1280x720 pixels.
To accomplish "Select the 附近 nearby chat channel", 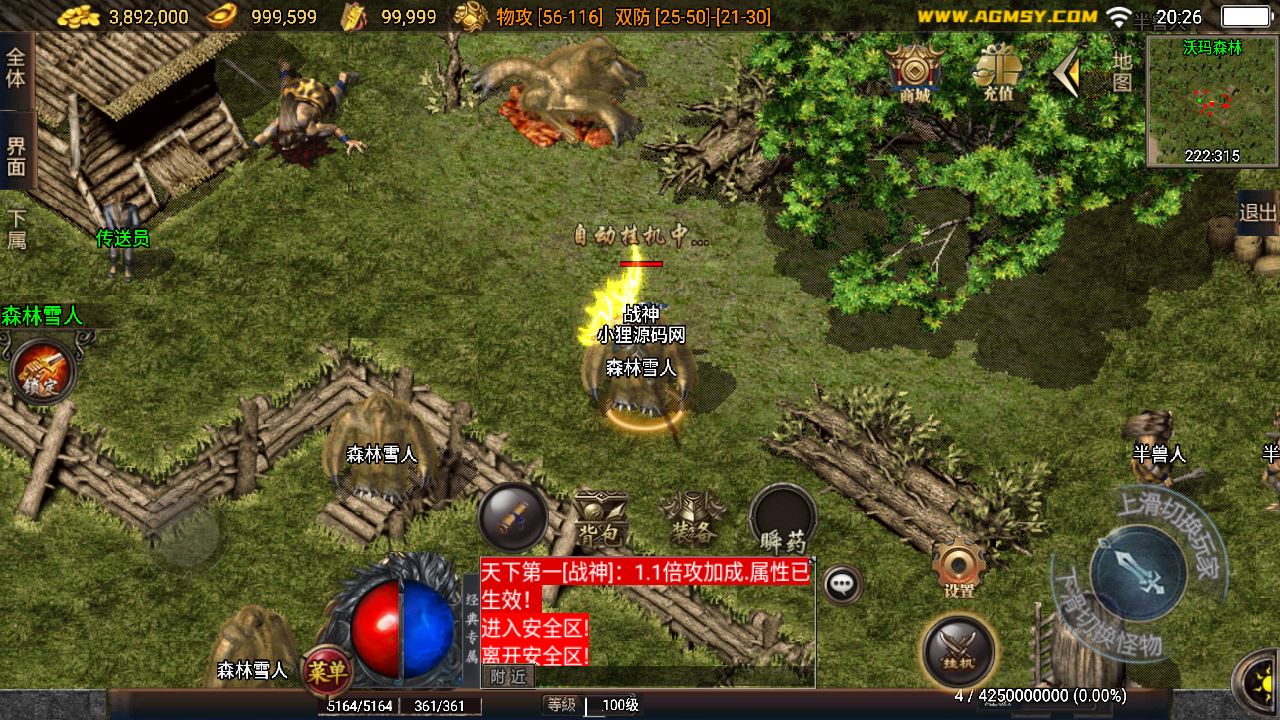I will pos(508,676).
